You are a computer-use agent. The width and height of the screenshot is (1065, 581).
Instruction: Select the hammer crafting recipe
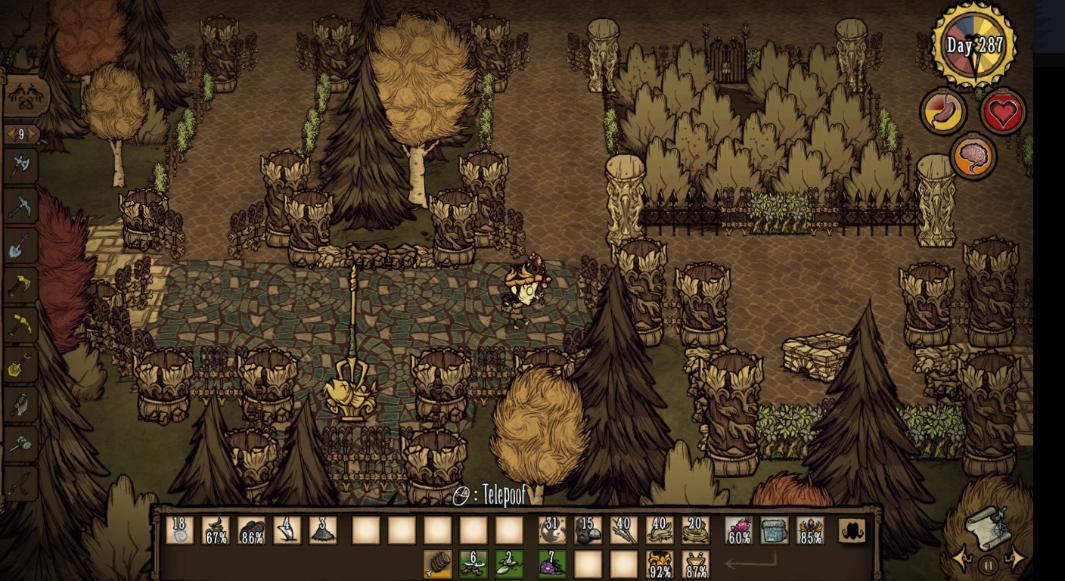pyautogui.click(x=22, y=444)
